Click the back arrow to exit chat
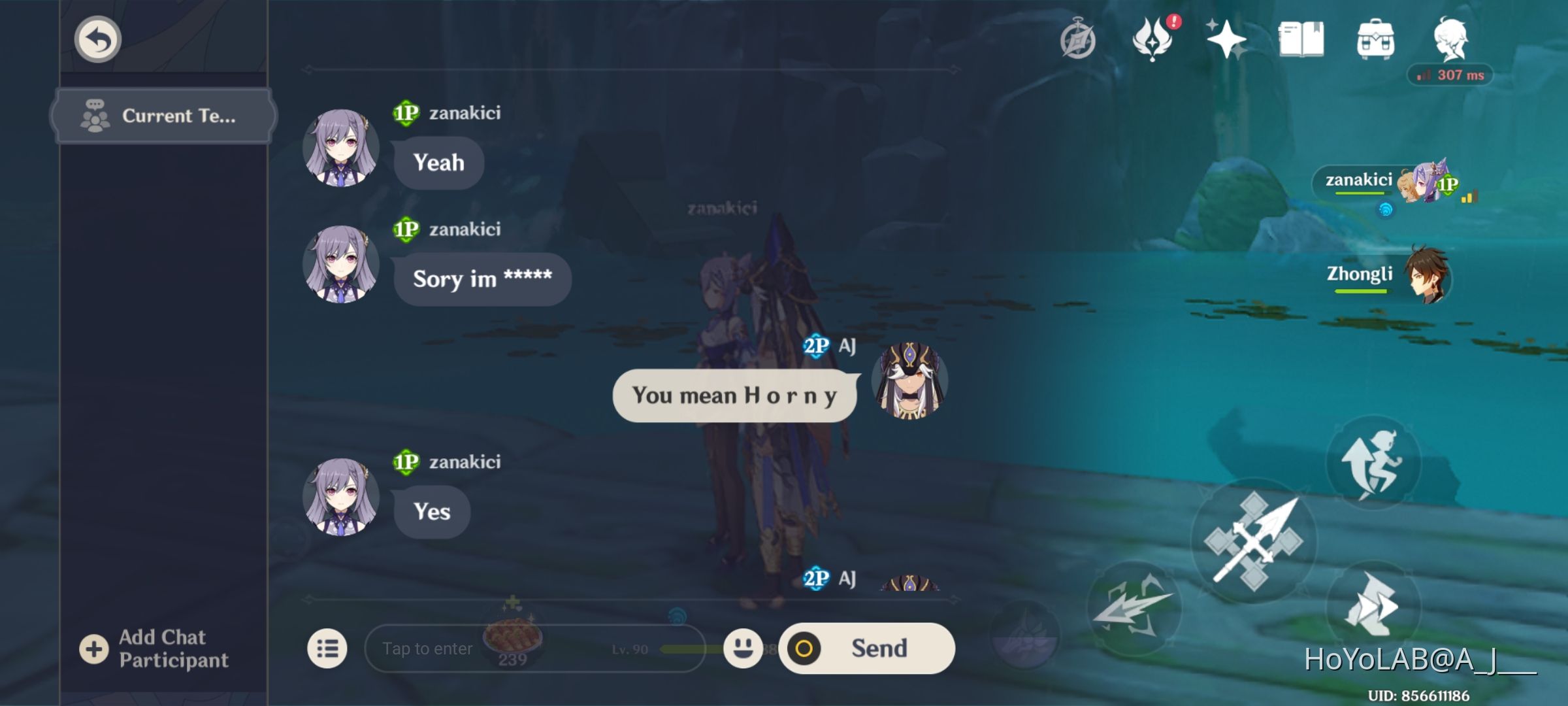1568x706 pixels. coord(97,39)
